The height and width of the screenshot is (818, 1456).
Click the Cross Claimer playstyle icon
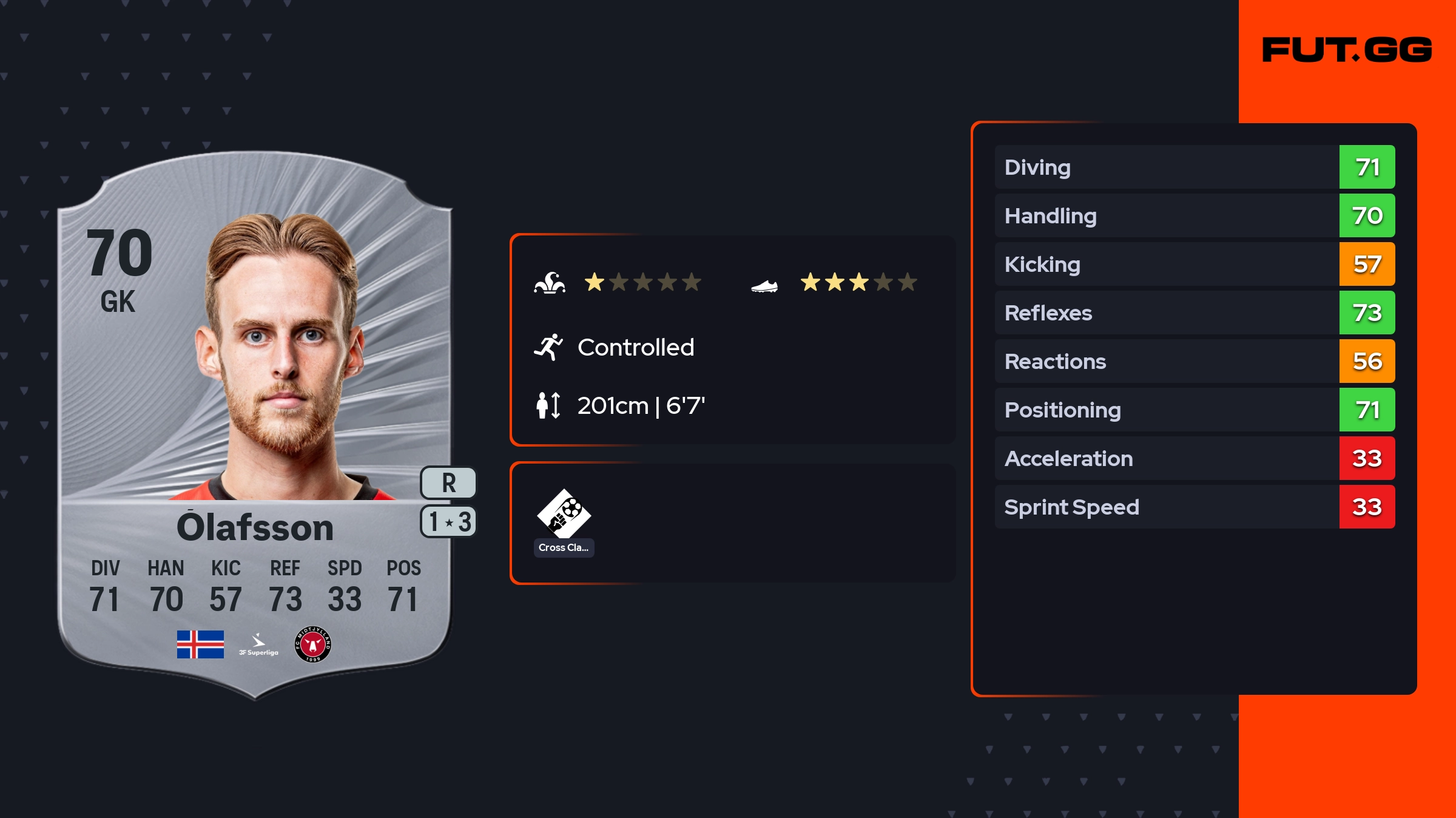click(x=564, y=515)
